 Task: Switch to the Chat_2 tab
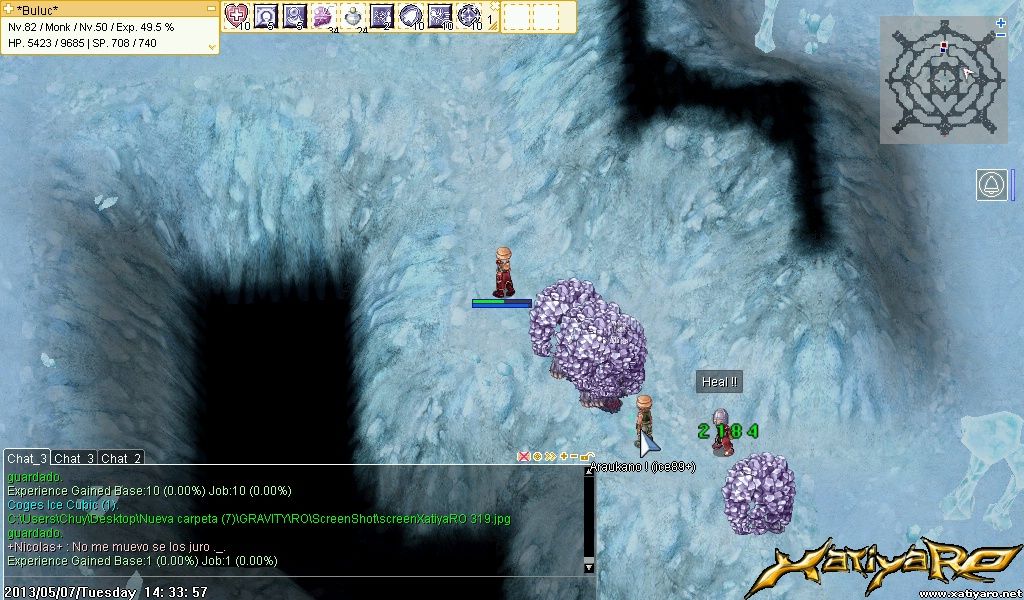122,458
